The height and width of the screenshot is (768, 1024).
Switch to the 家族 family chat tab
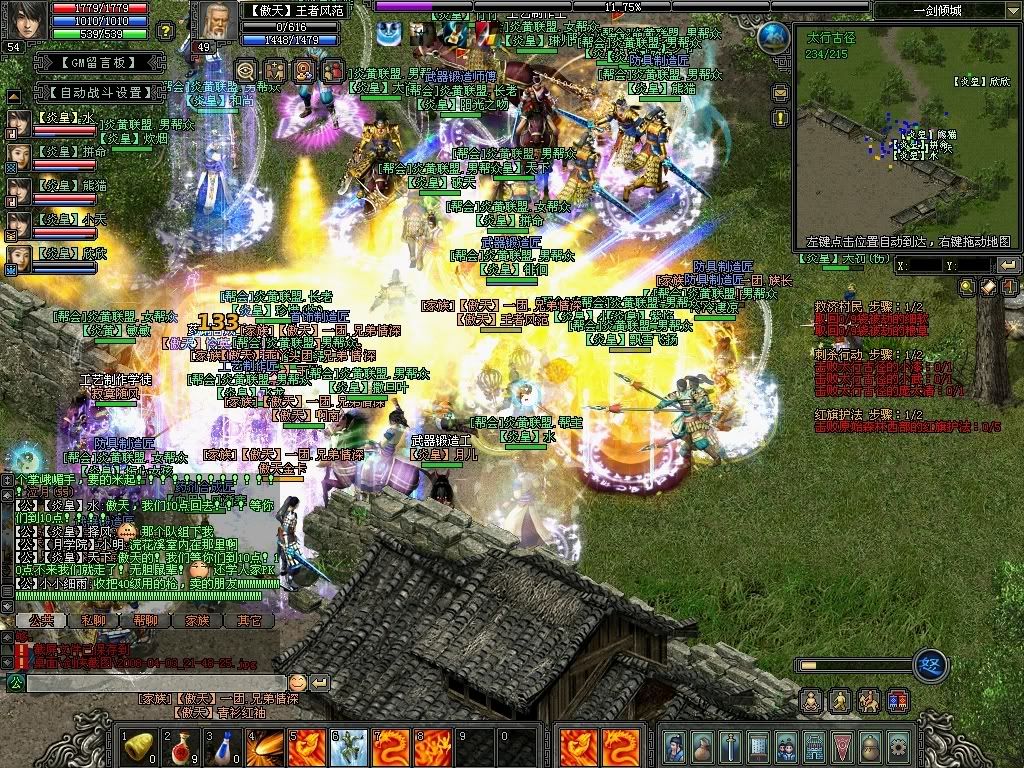[197, 620]
